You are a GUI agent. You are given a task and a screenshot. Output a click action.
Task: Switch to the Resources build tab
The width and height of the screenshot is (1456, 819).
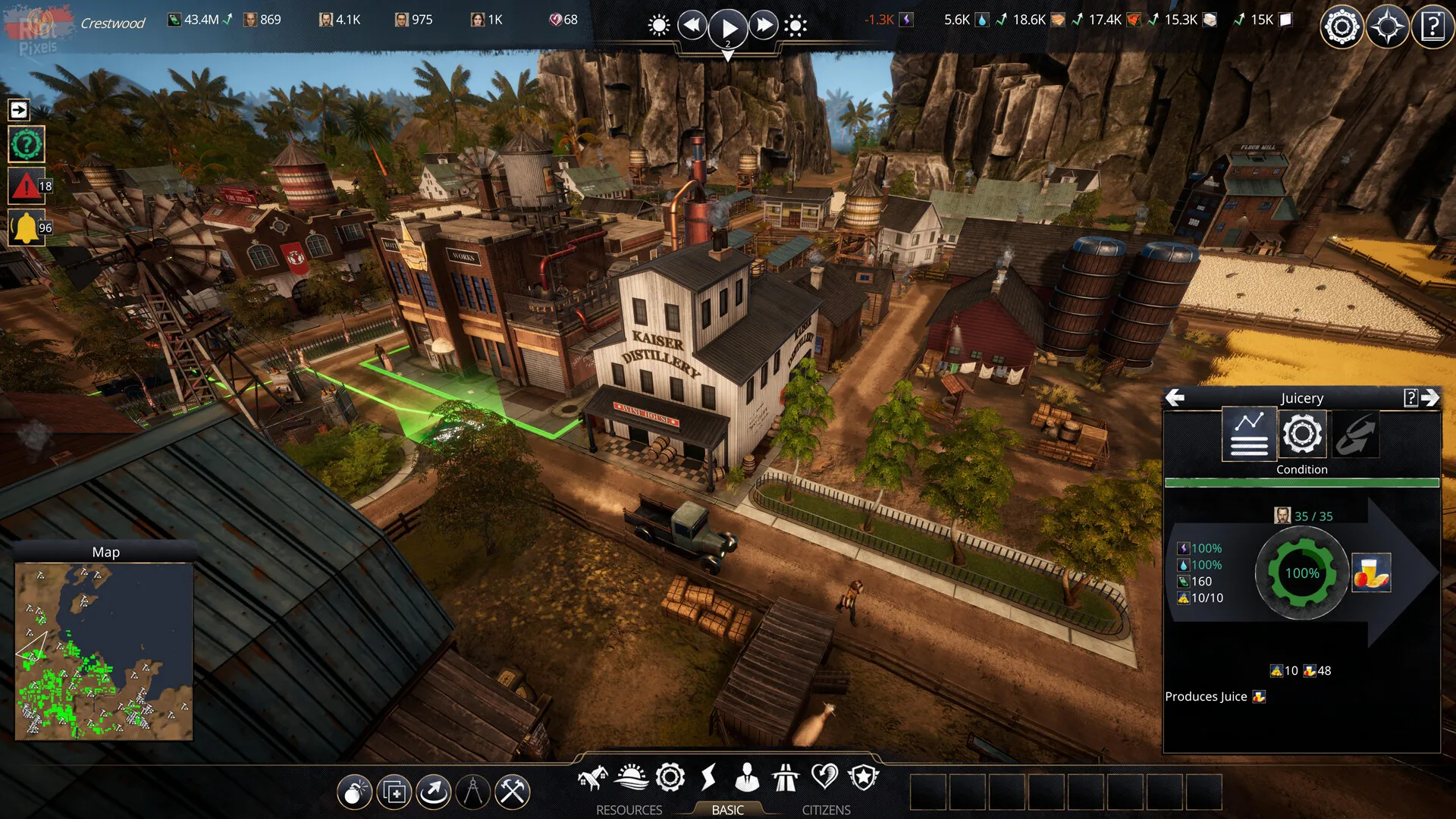[629, 810]
